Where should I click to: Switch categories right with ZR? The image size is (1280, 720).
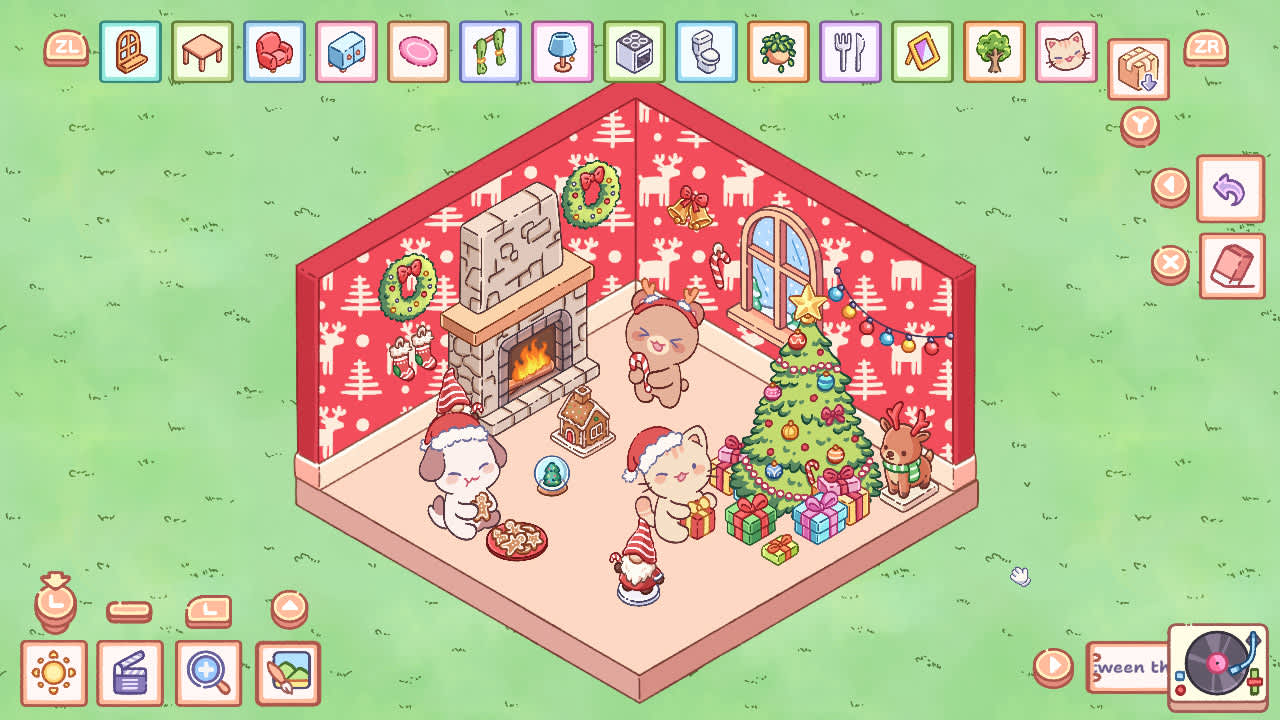coord(1206,47)
